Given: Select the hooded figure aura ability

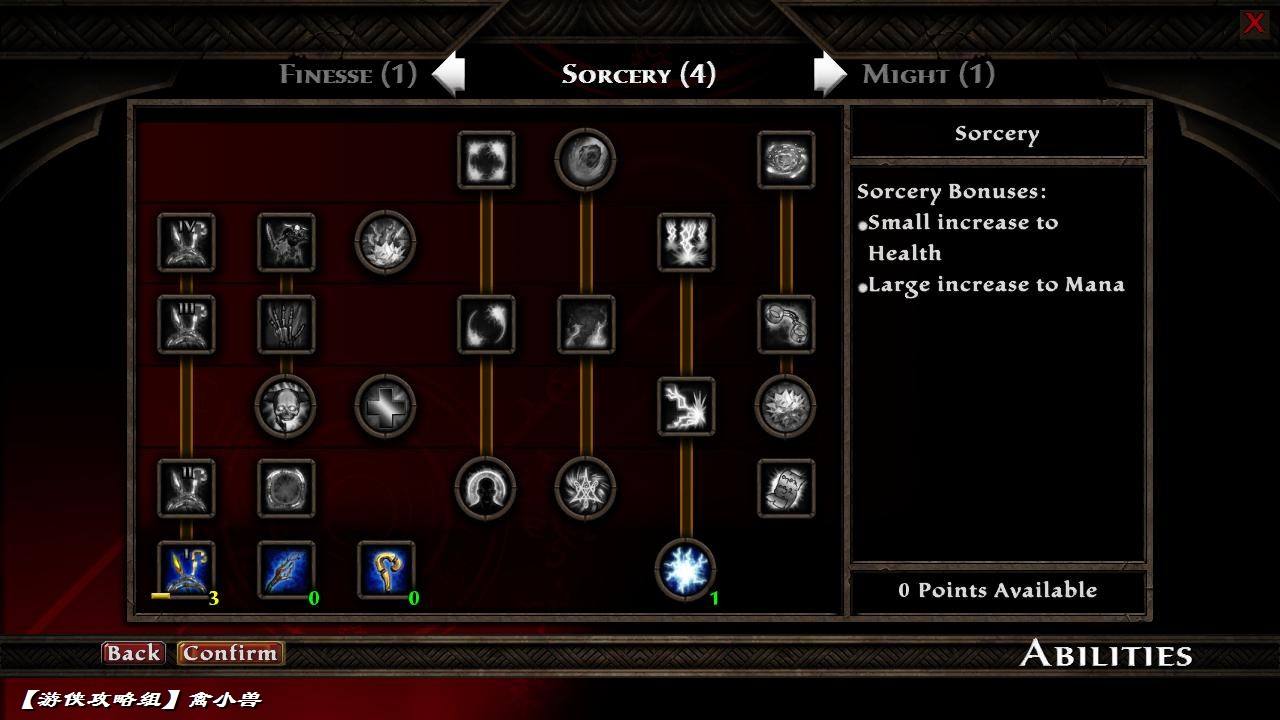Looking at the screenshot, I should pyautogui.click(x=486, y=488).
